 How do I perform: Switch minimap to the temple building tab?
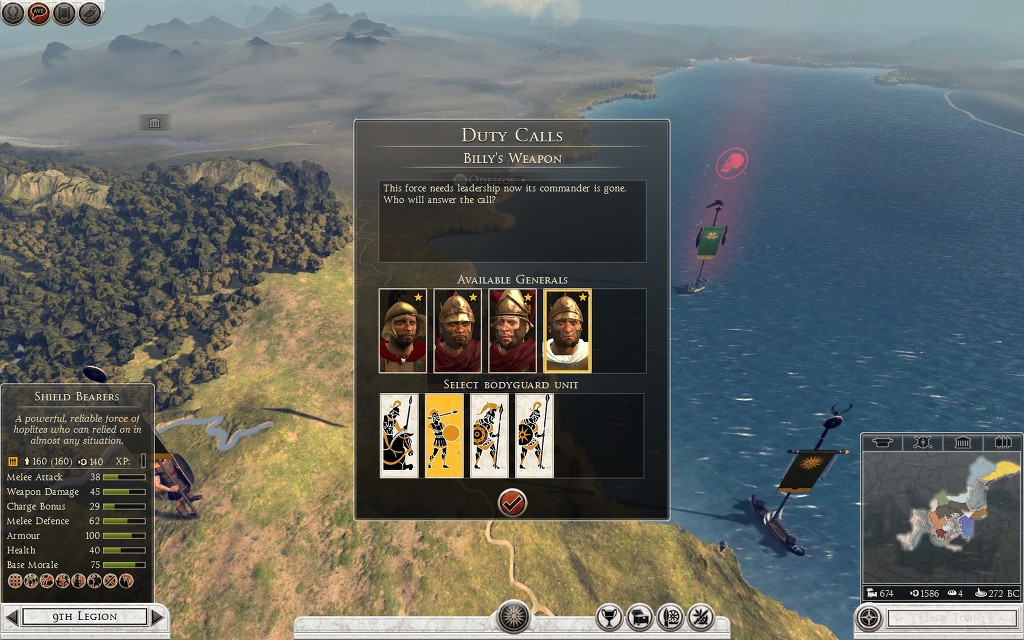pos(962,442)
